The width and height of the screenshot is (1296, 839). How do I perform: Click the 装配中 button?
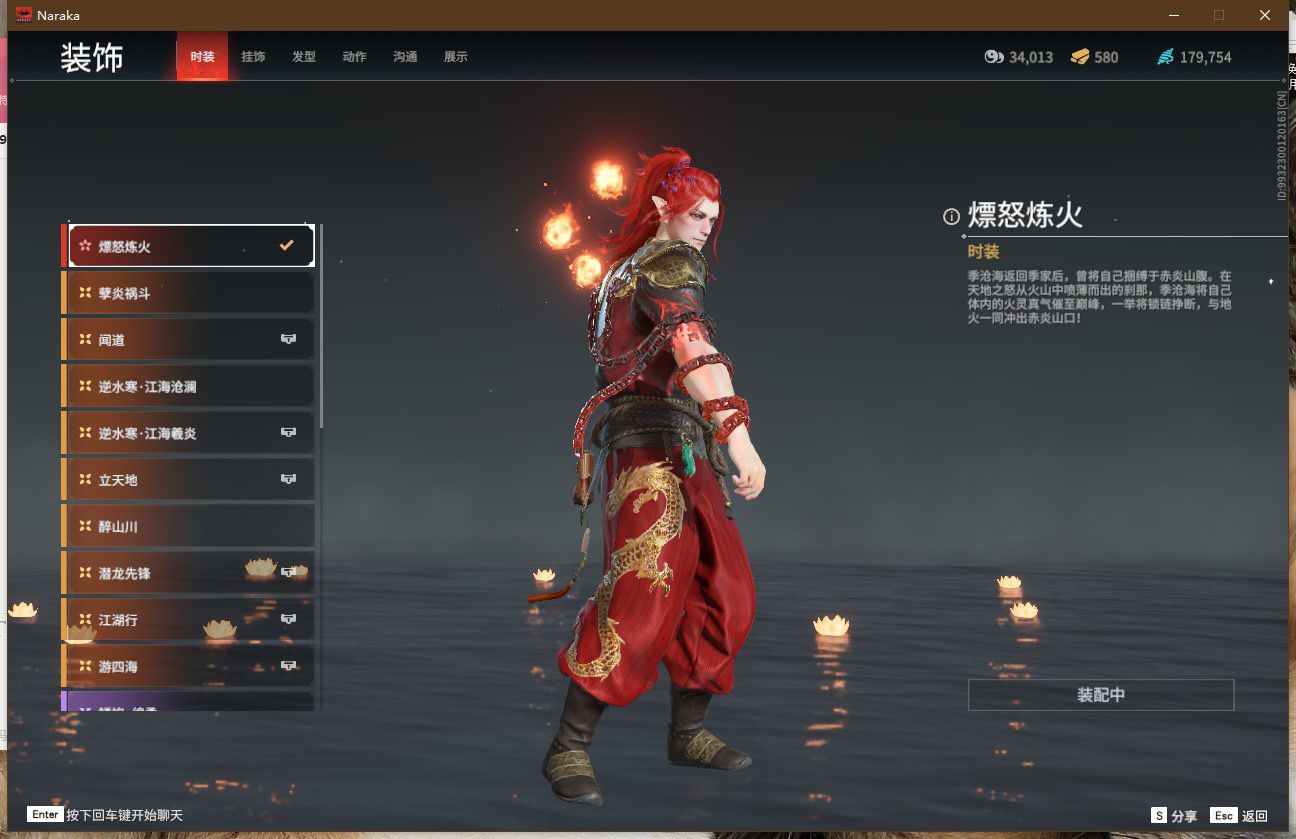tap(1100, 694)
